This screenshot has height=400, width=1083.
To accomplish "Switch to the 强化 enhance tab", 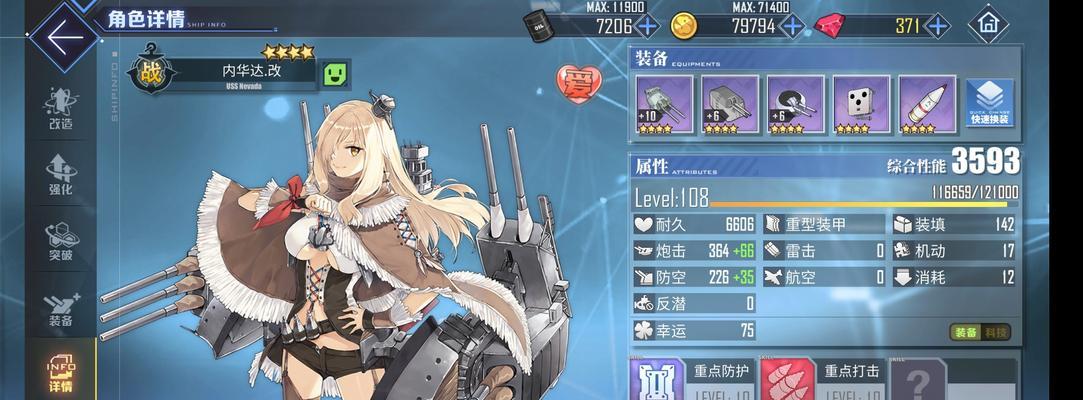I will pos(60,174).
